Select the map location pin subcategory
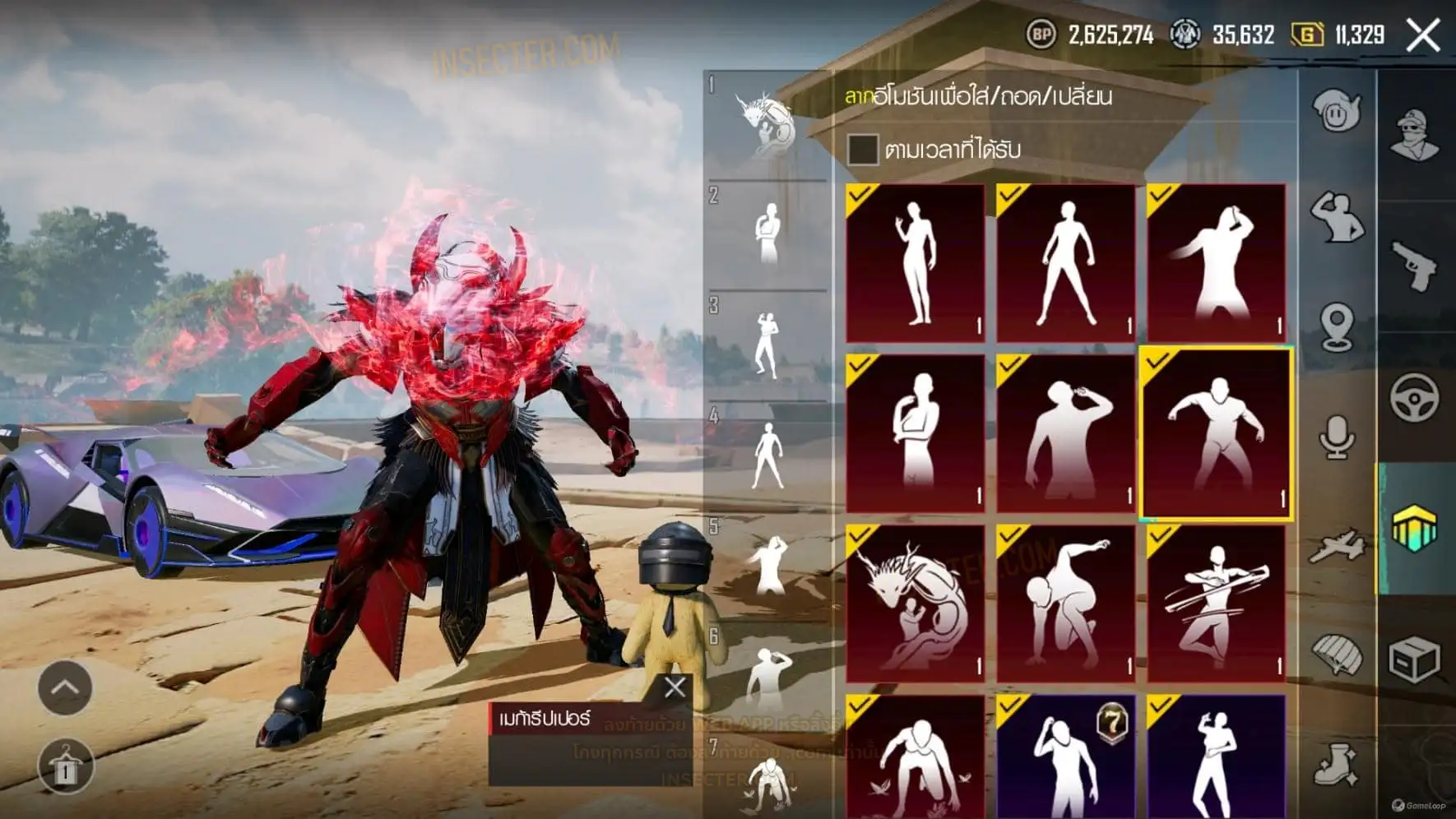 tap(1336, 326)
